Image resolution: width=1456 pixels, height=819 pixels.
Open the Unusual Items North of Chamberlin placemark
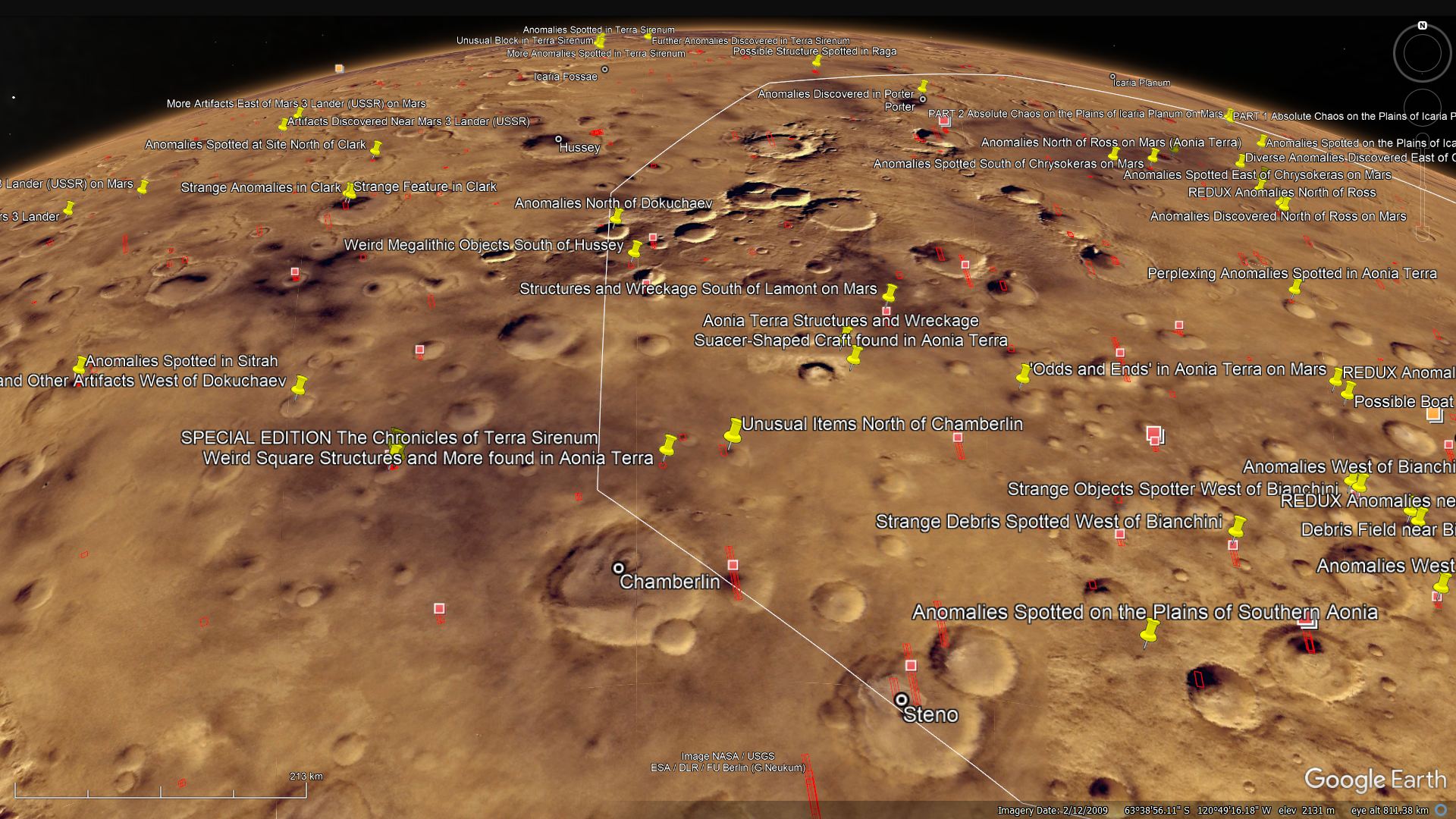click(733, 432)
